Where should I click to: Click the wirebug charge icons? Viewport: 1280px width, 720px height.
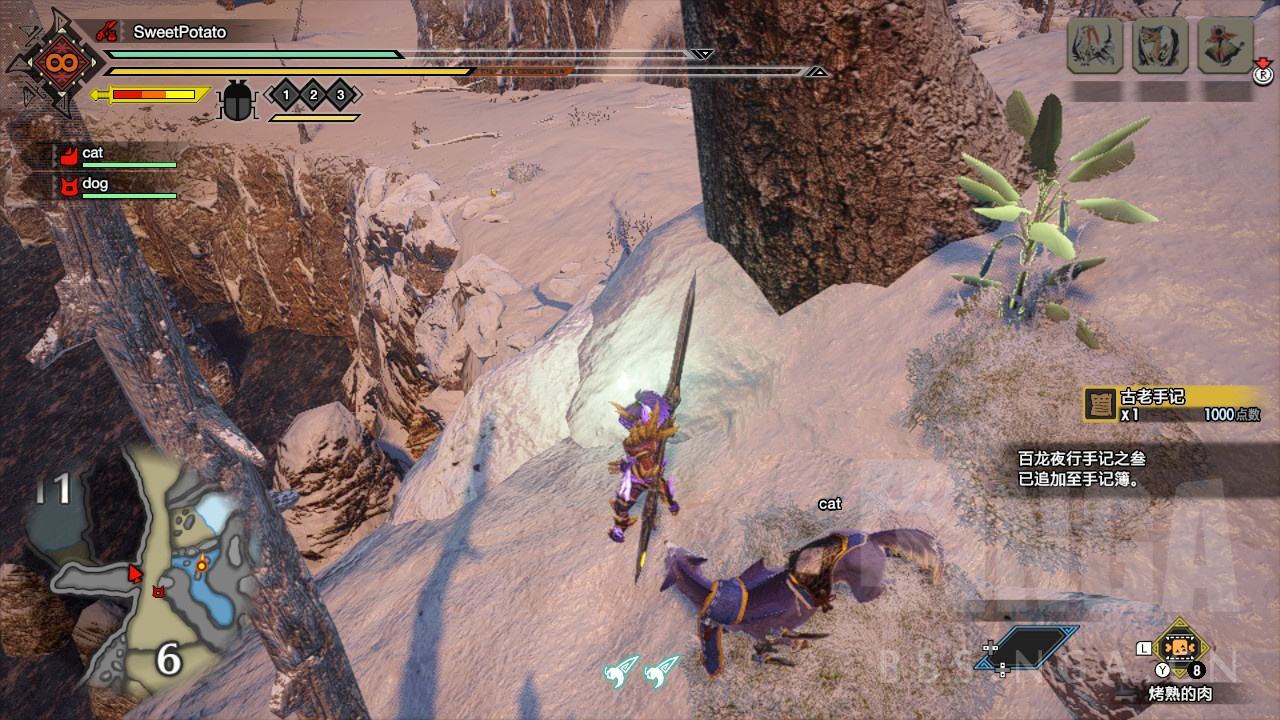click(x=641, y=671)
